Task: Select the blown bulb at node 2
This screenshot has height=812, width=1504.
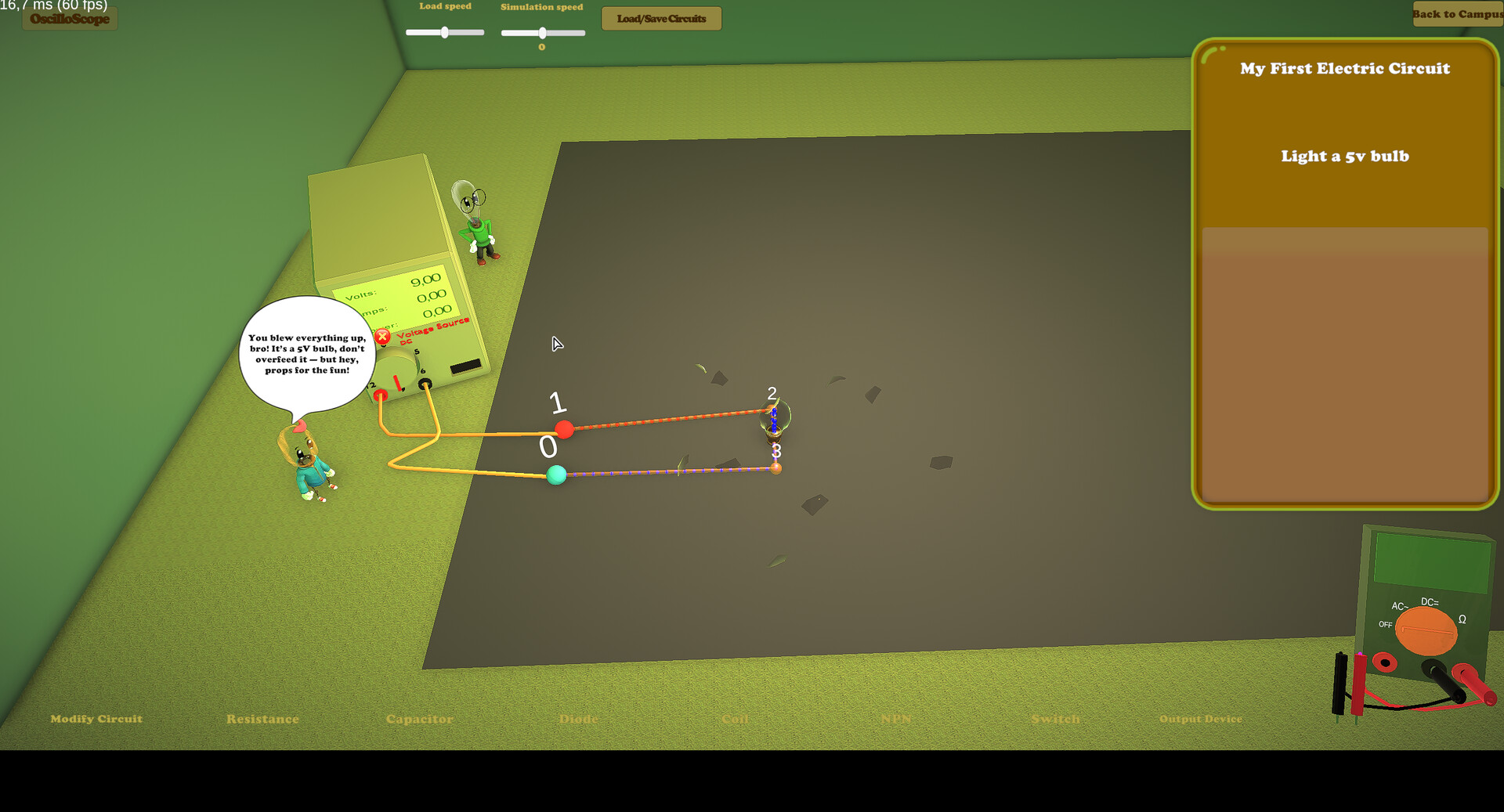Action: click(774, 417)
